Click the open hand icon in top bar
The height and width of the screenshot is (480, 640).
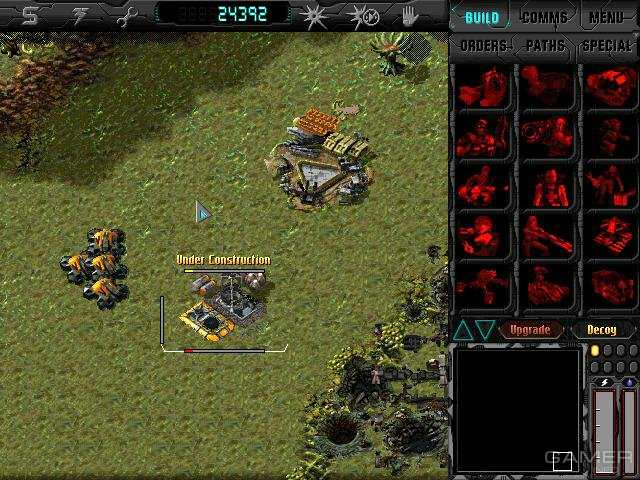(409, 15)
